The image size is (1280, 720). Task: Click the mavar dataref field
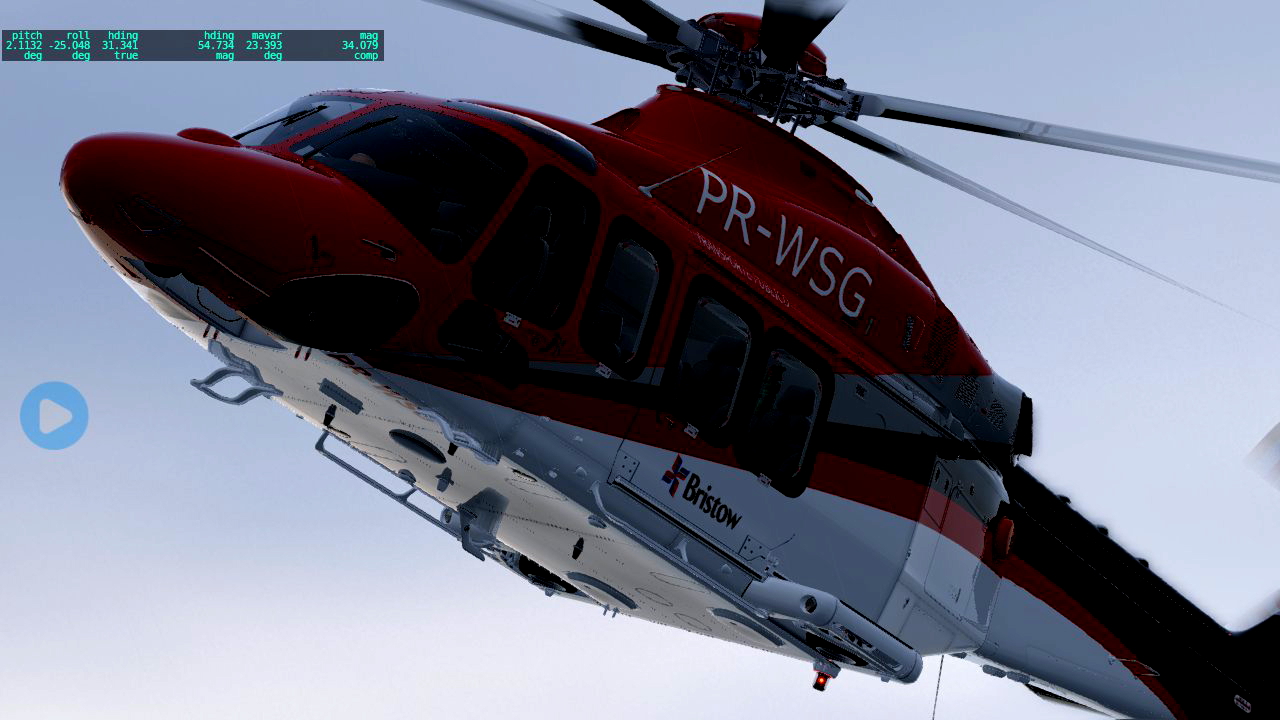pos(262,45)
